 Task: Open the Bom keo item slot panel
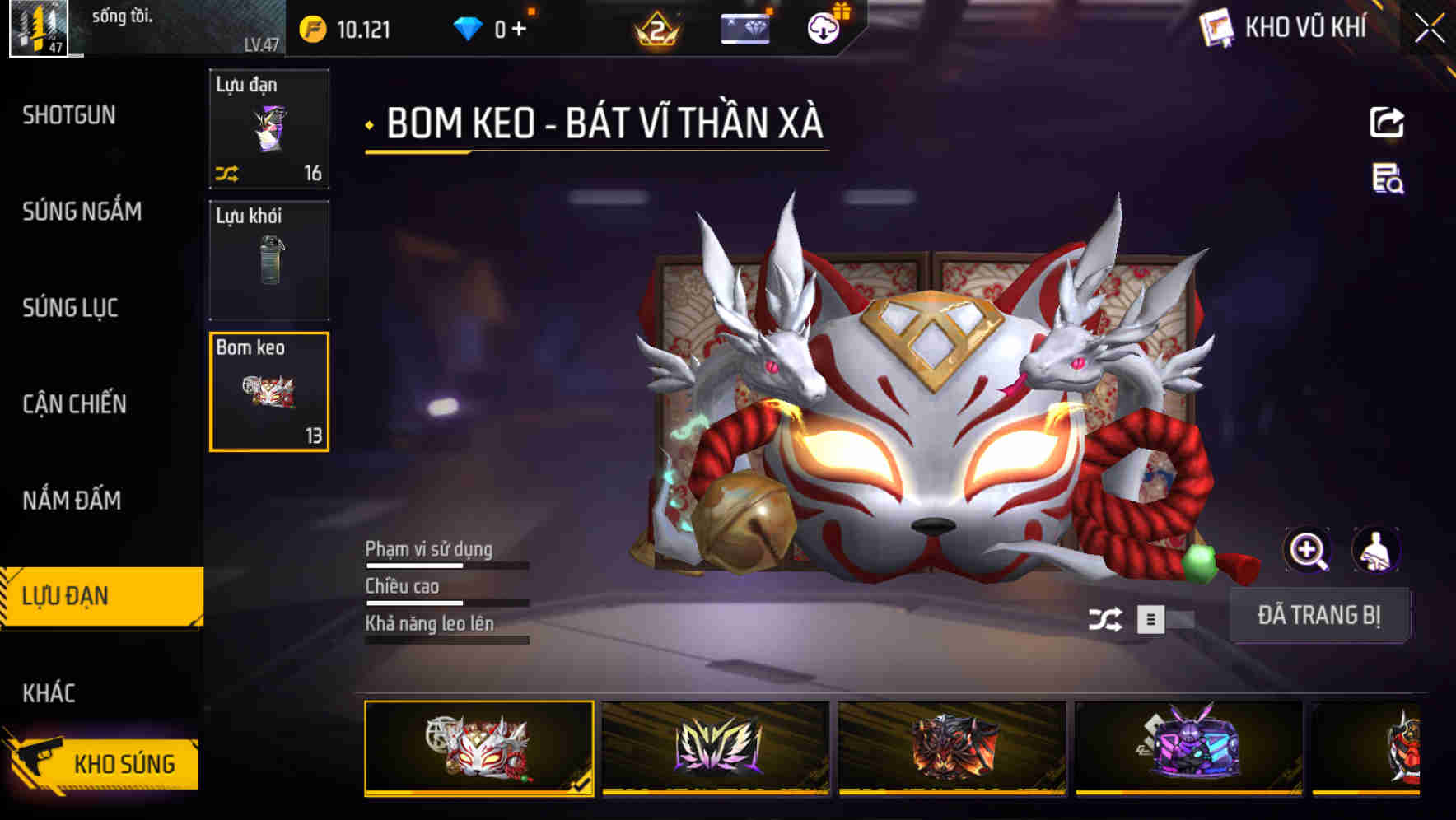tap(269, 390)
